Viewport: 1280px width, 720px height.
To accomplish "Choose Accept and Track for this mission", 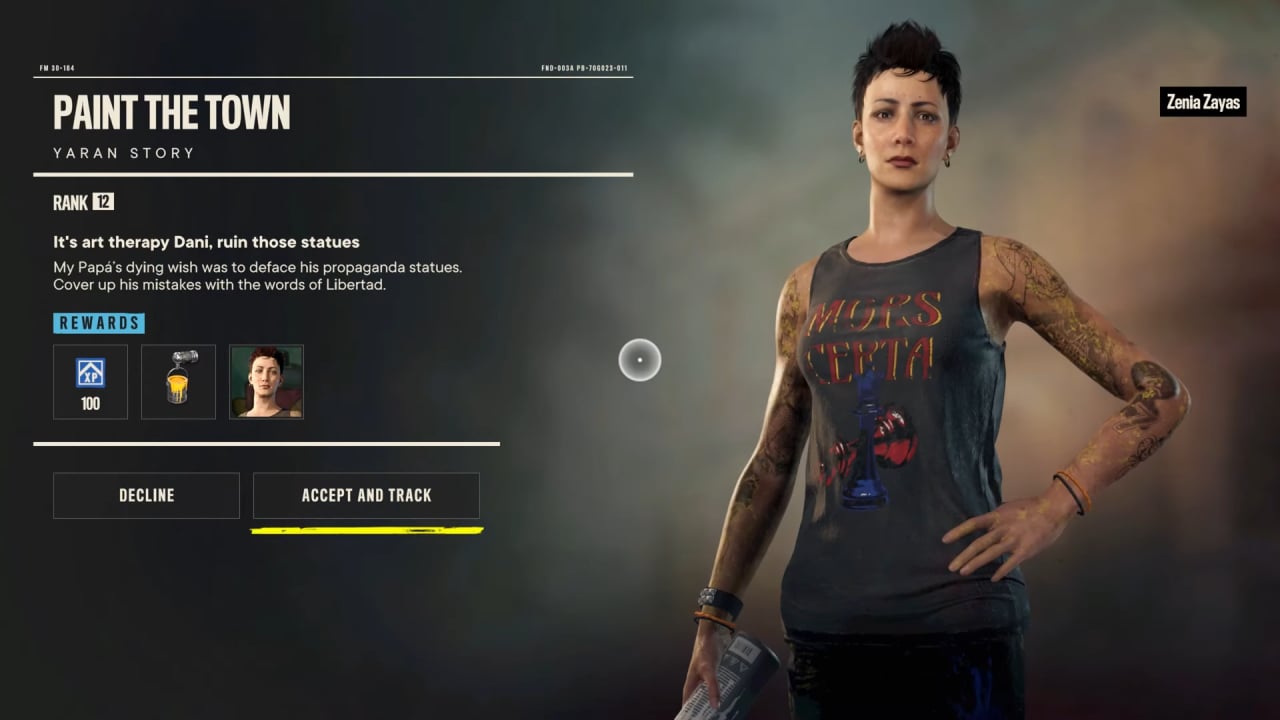I will 366,495.
